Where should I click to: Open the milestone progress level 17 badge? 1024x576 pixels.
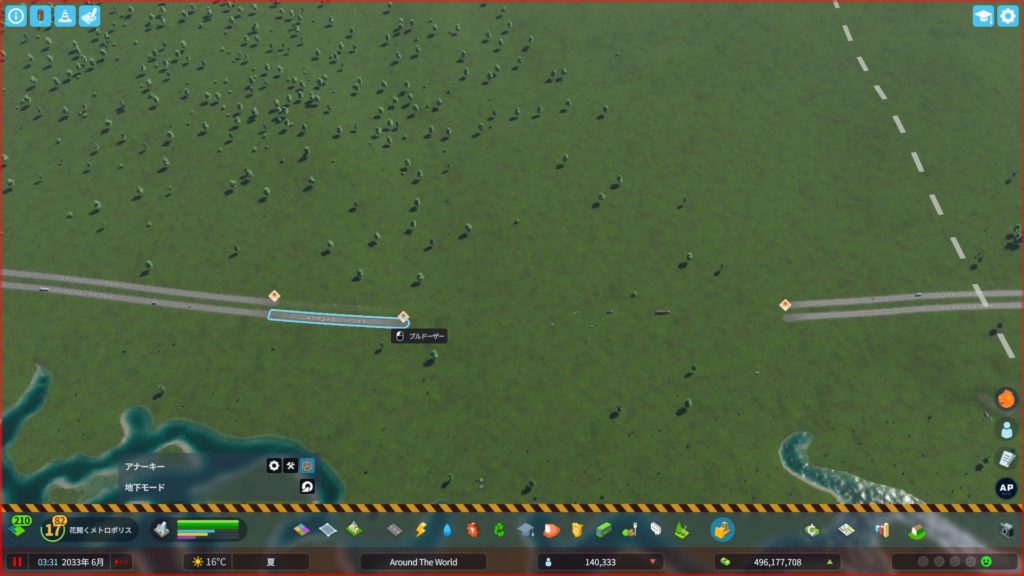52,528
